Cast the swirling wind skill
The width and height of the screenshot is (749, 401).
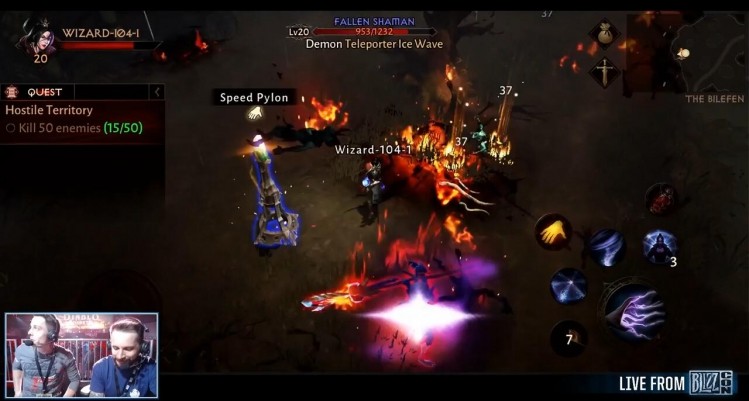605,247
